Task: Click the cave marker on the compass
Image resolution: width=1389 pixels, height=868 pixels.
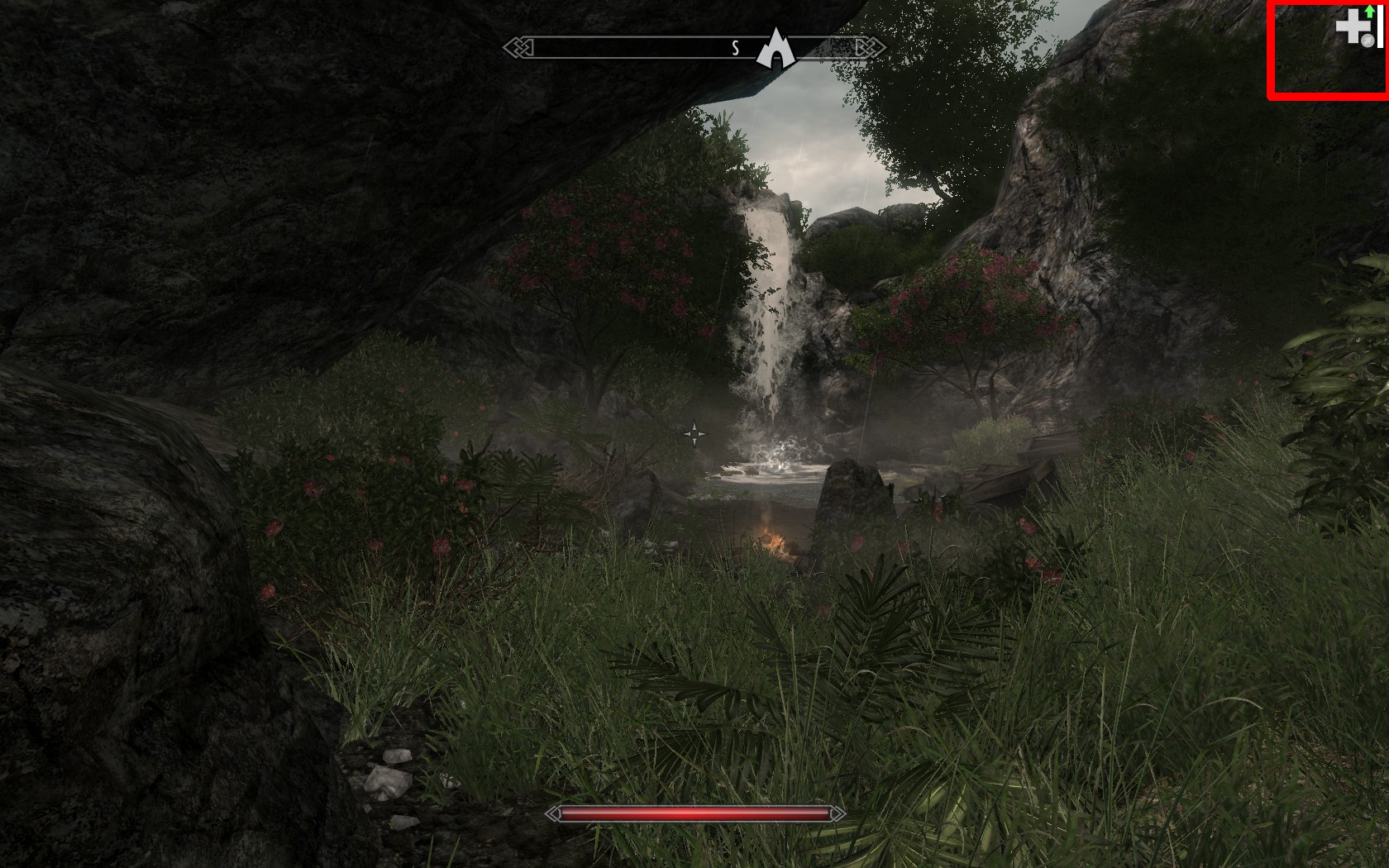Action: (x=776, y=49)
